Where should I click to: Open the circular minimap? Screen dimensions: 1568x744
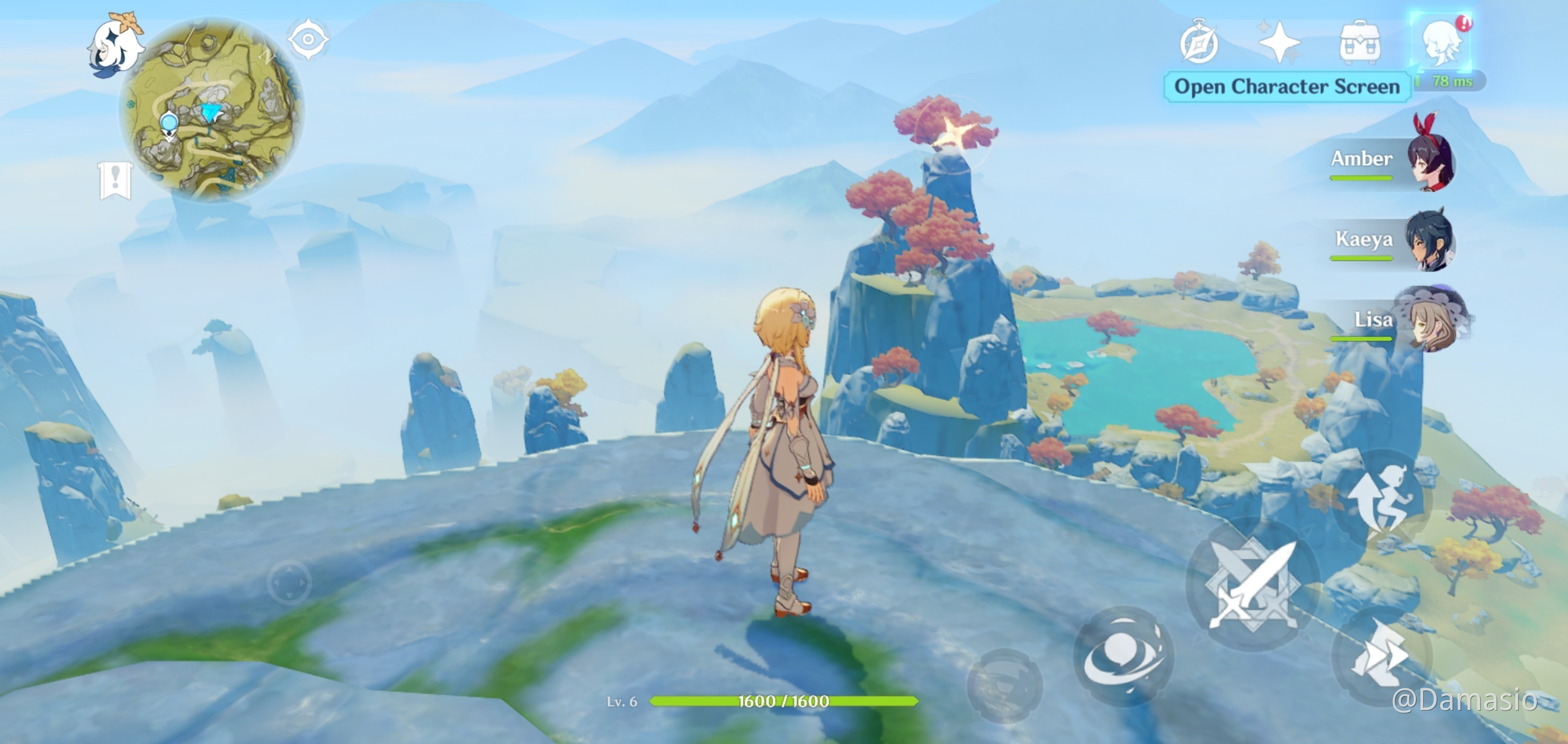pyautogui.click(x=212, y=110)
